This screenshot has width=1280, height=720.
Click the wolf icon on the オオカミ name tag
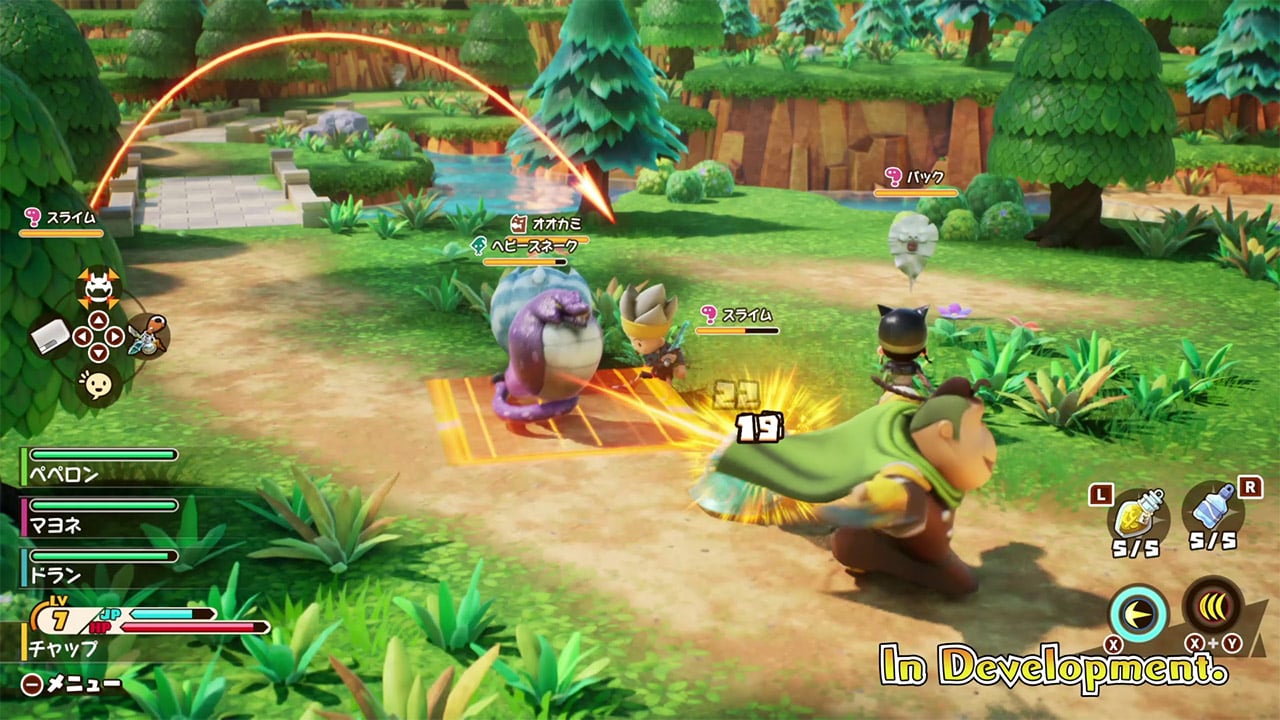tap(518, 224)
